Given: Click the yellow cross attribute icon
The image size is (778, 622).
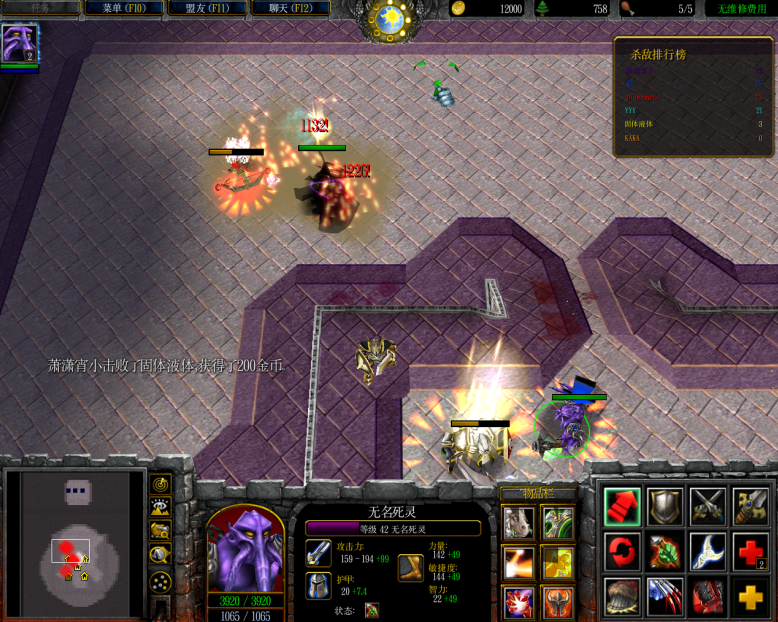Looking at the screenshot, I should click(750, 596).
